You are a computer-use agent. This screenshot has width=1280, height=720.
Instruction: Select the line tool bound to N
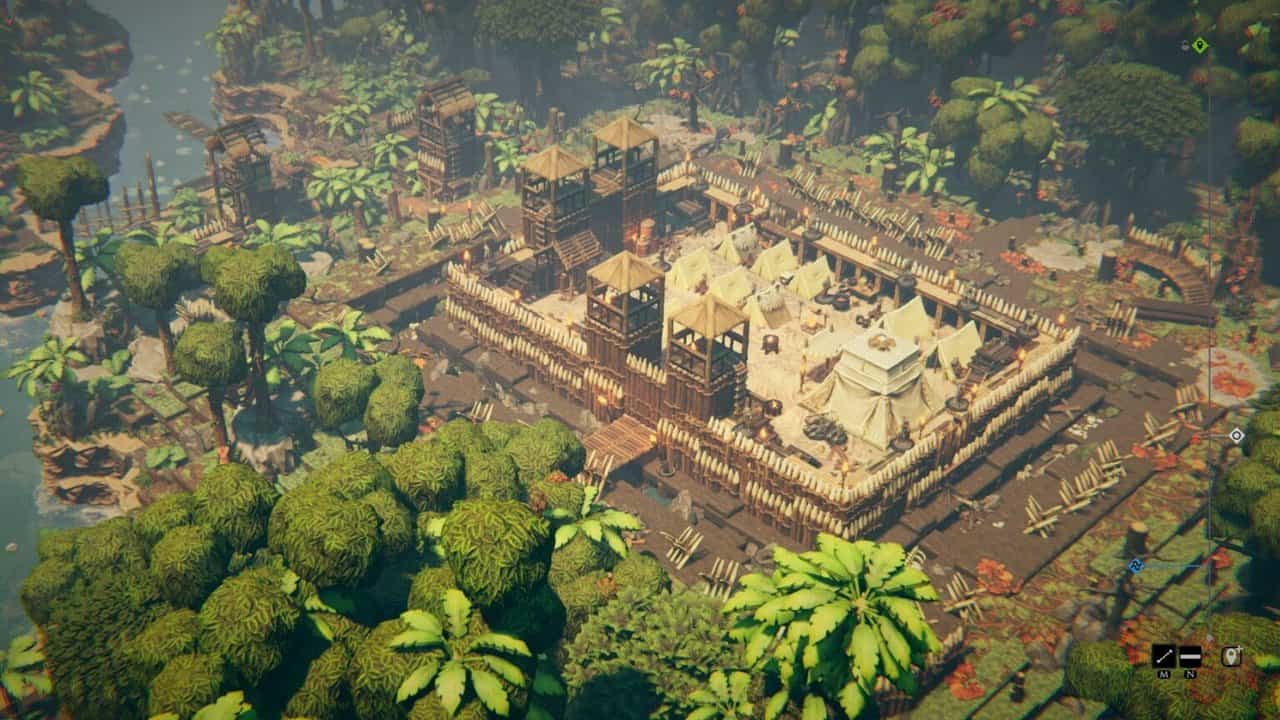coord(1190,654)
